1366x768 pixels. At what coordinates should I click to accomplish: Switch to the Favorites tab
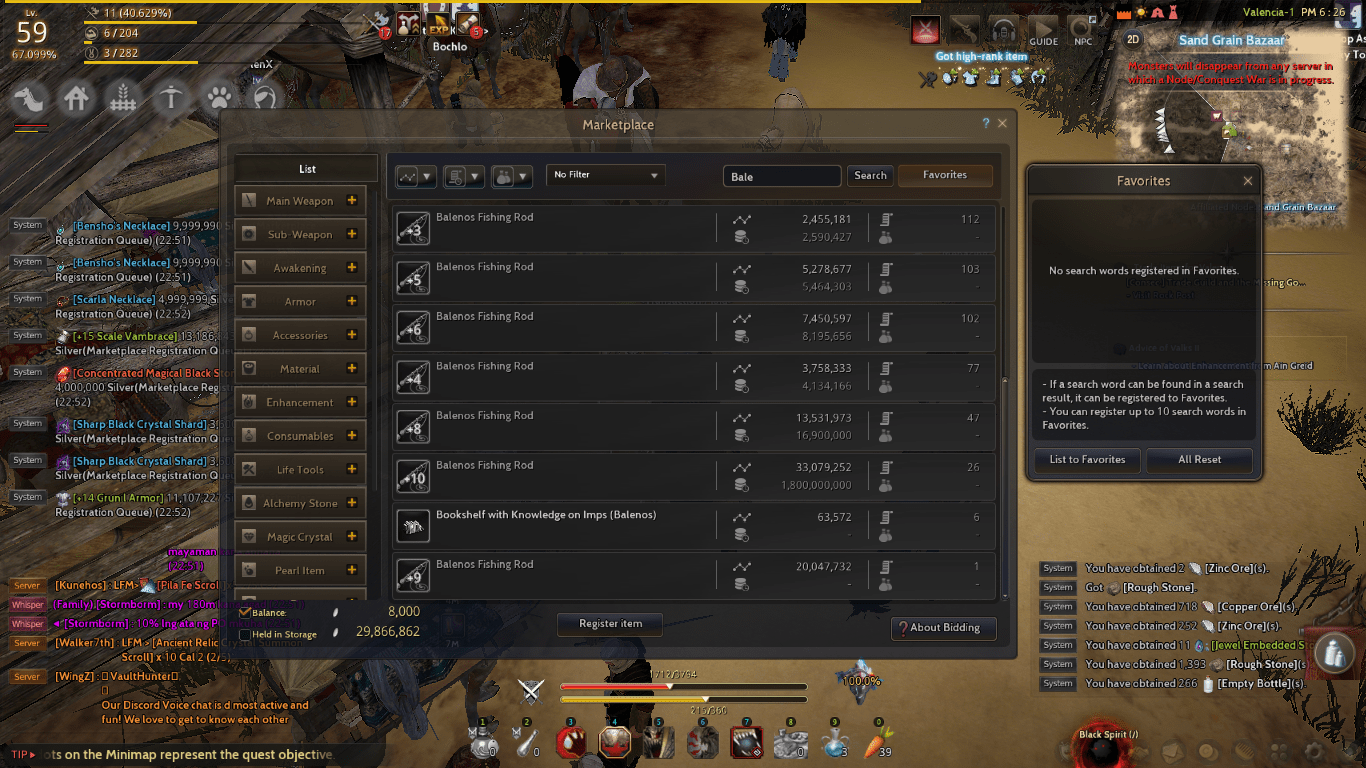944,174
